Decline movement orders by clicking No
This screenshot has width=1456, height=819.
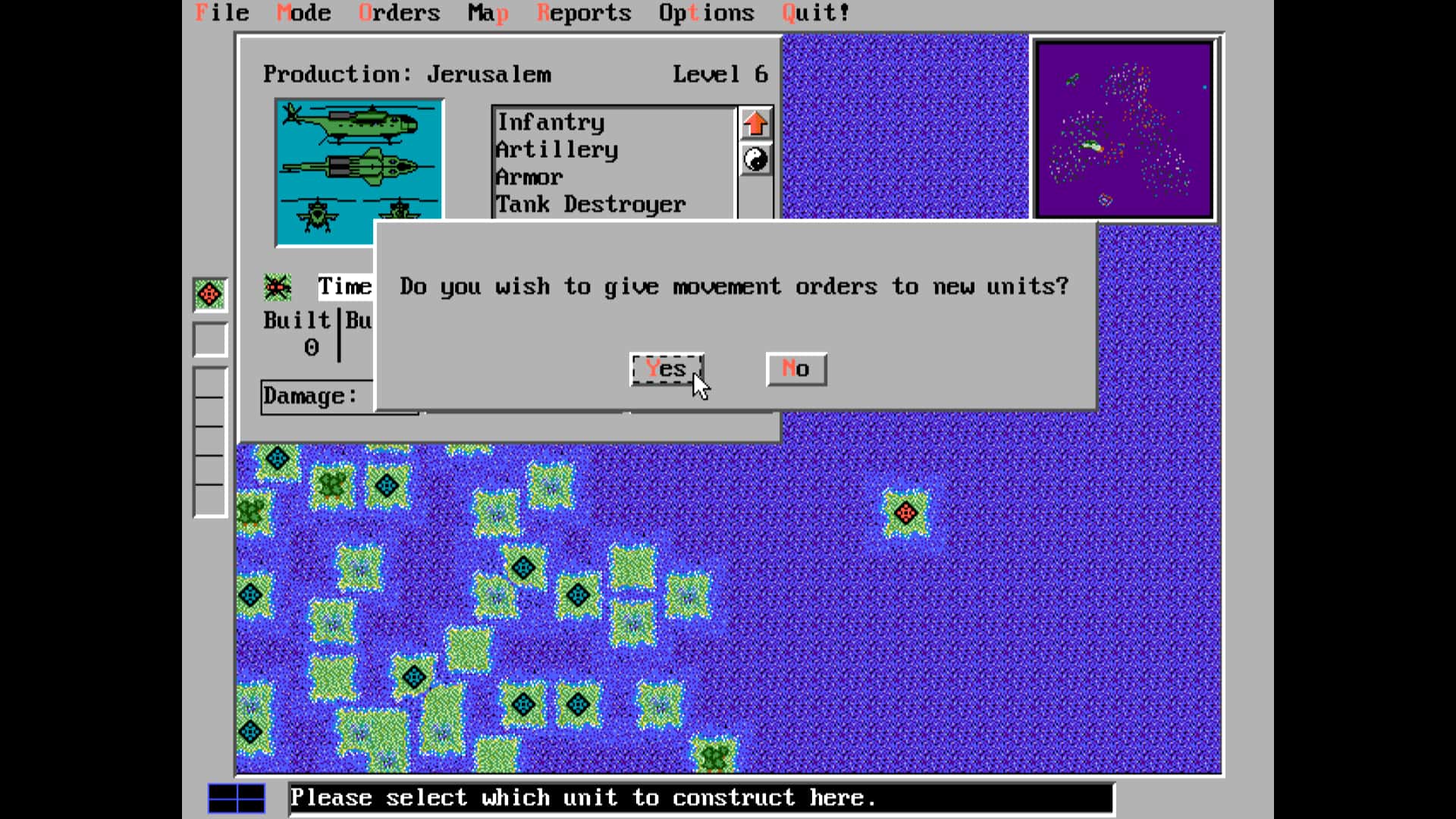tap(796, 369)
